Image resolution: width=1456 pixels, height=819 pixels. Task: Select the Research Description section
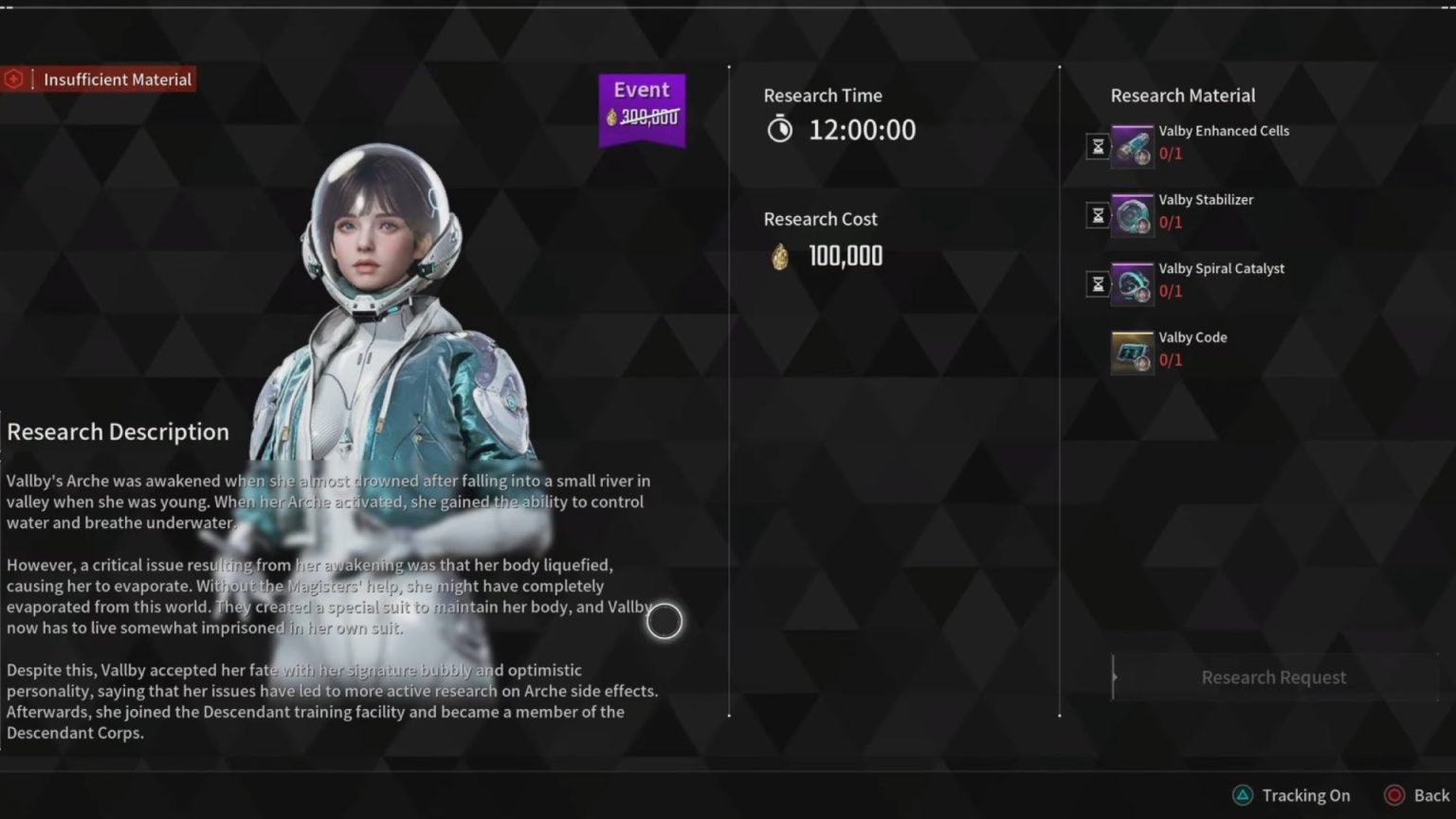(118, 431)
